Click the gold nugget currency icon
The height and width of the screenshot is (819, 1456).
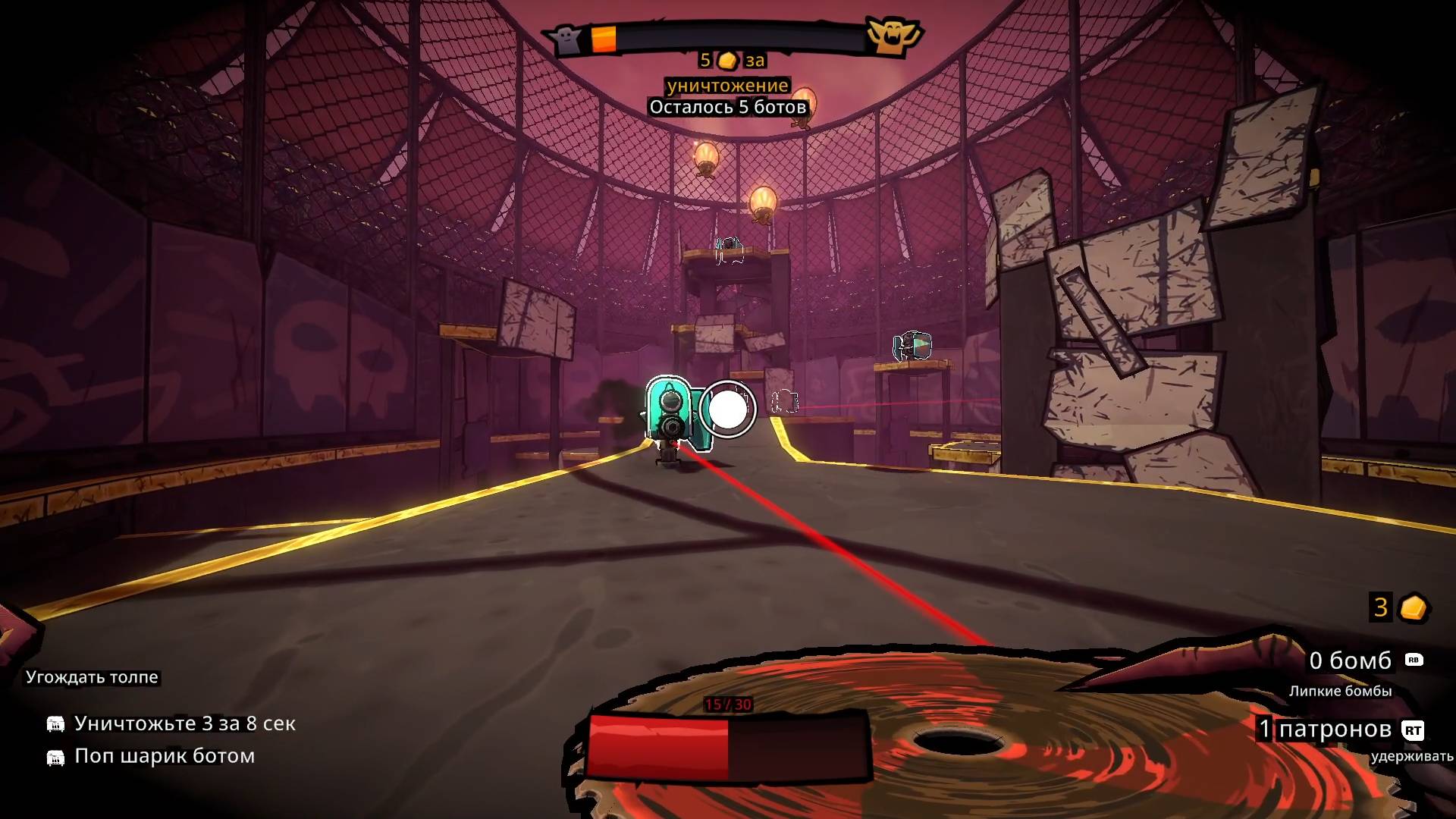(1413, 607)
